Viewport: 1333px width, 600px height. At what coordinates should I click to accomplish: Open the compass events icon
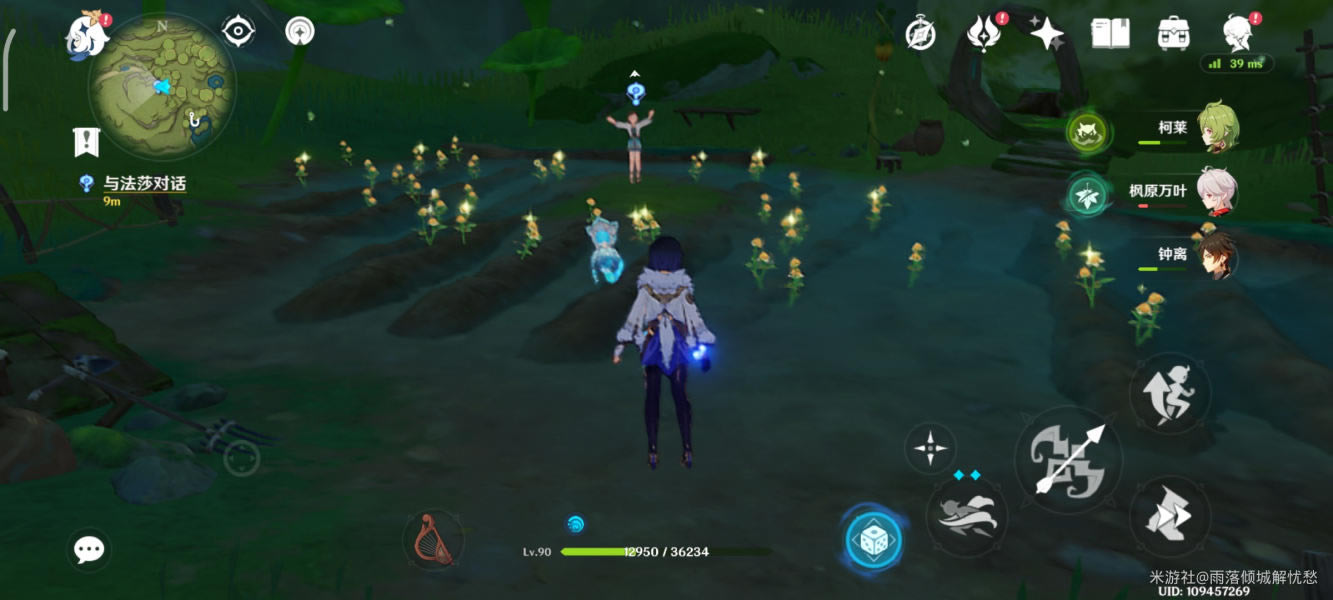point(920,34)
